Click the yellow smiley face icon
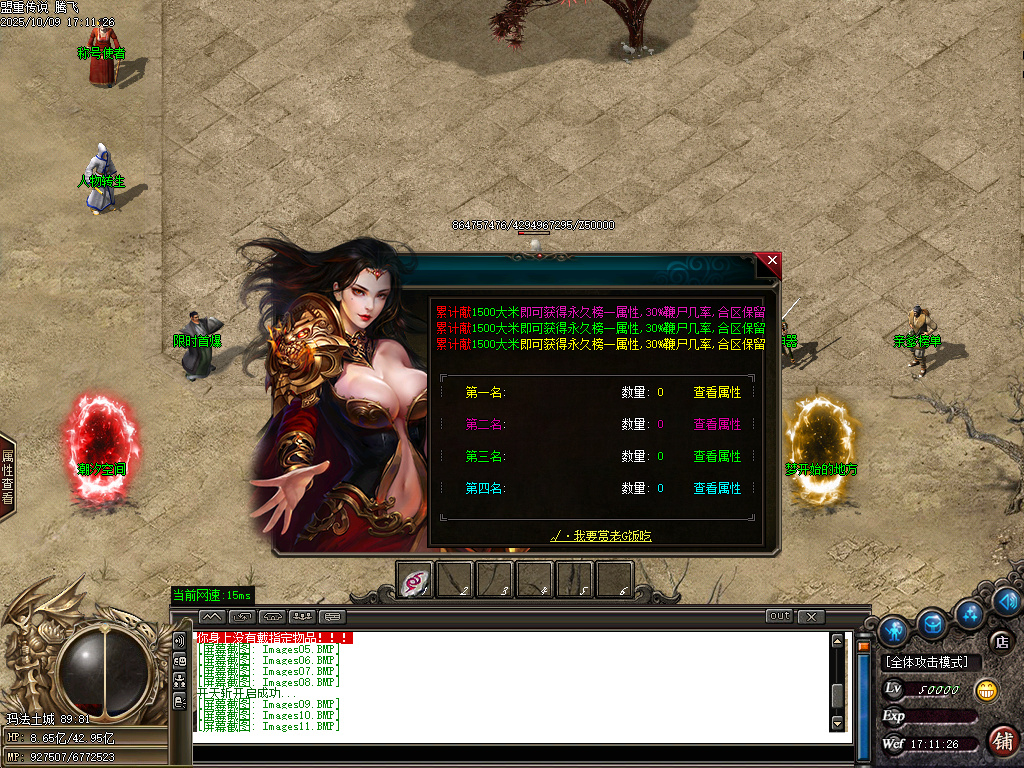Viewport: 1024px width, 768px height. click(986, 690)
